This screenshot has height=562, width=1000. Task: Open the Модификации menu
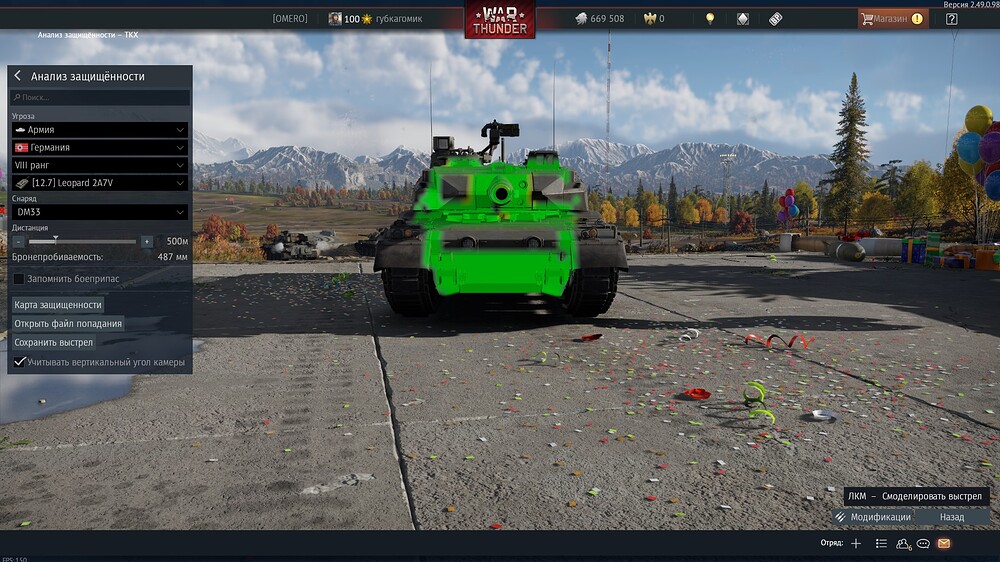click(872, 517)
